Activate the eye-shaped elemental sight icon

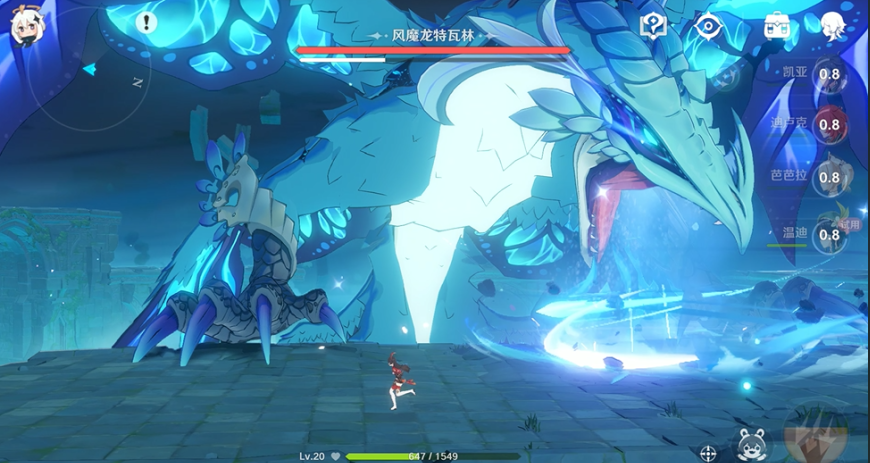(709, 26)
